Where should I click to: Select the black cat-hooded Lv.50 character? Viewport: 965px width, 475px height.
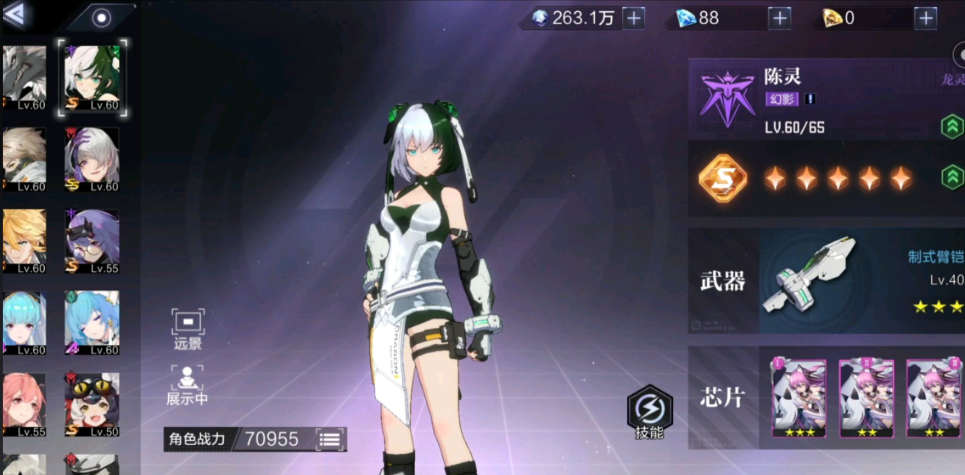pos(91,405)
